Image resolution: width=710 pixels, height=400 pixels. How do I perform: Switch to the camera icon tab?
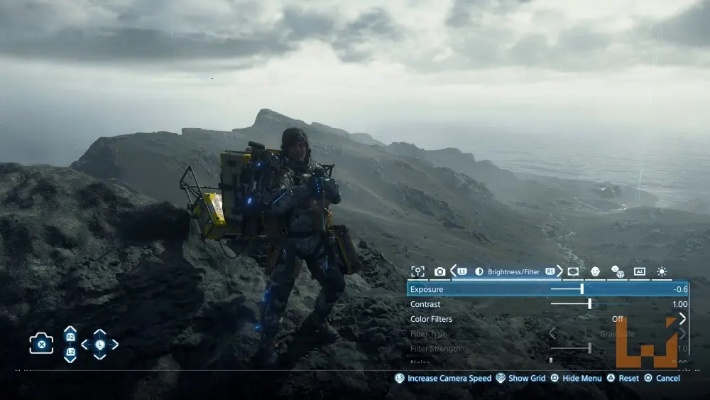tap(440, 271)
